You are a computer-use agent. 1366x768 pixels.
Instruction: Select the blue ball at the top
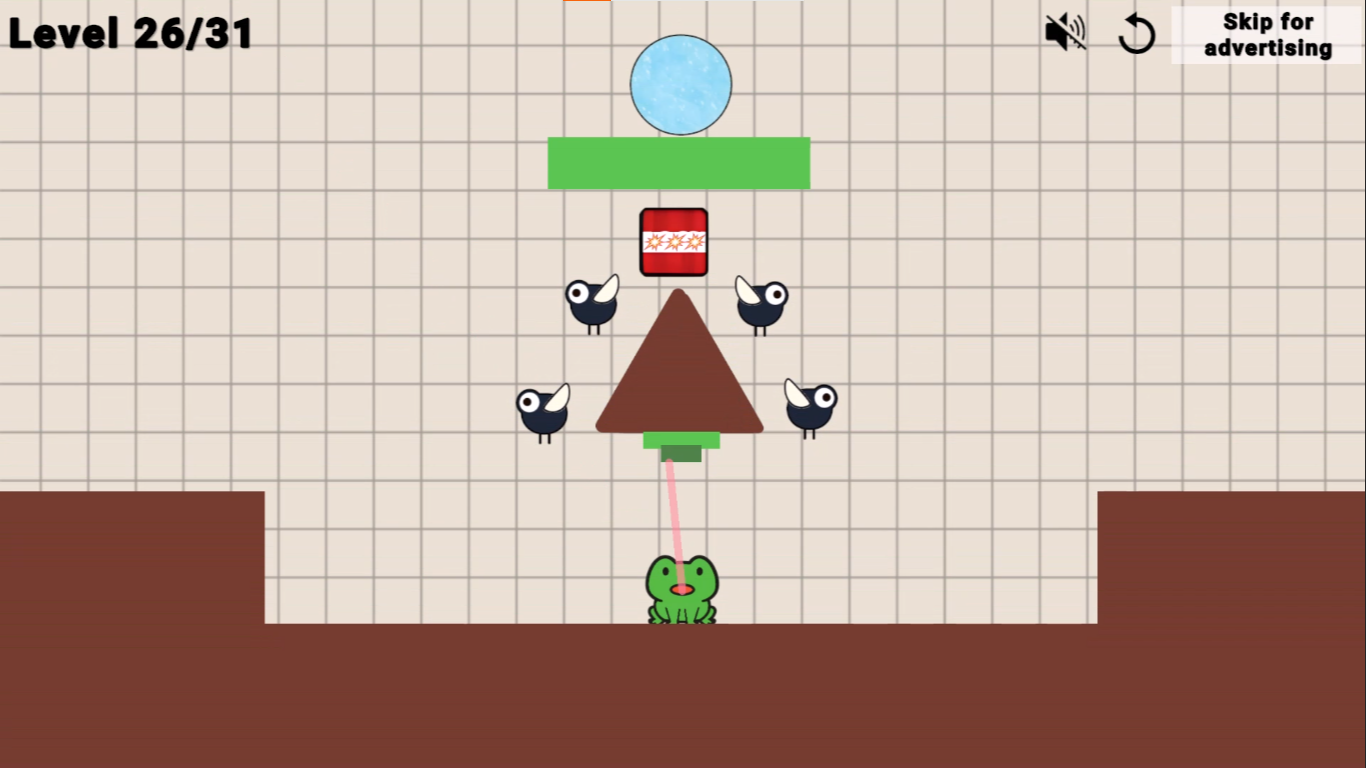681,83
